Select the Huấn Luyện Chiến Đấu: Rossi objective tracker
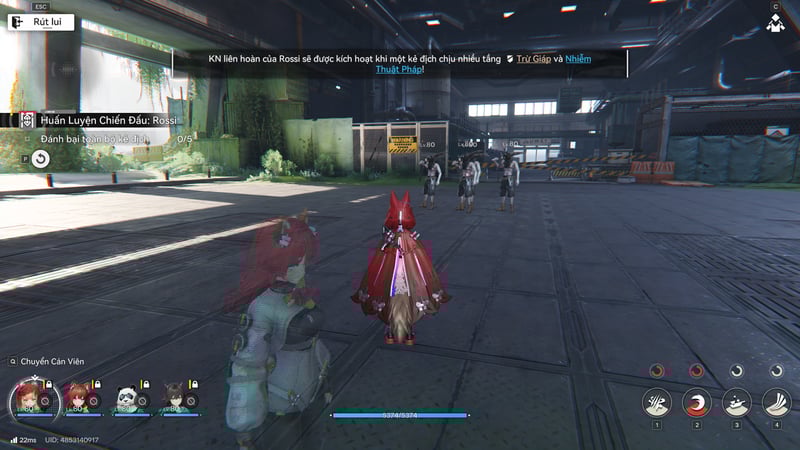The height and width of the screenshot is (450, 800). pyautogui.click(x=108, y=120)
